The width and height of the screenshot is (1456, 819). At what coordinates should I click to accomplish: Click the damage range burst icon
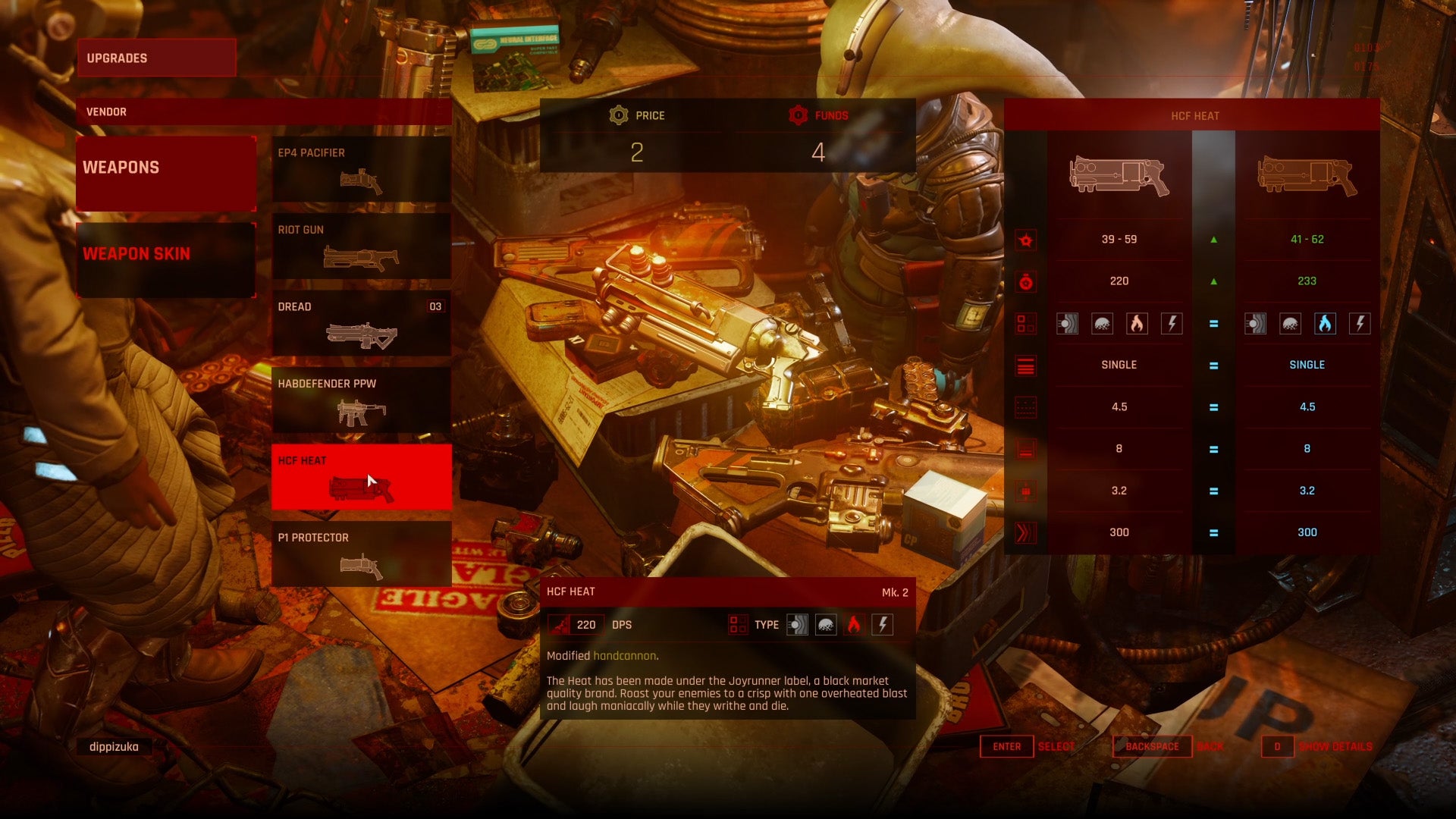click(x=1025, y=239)
